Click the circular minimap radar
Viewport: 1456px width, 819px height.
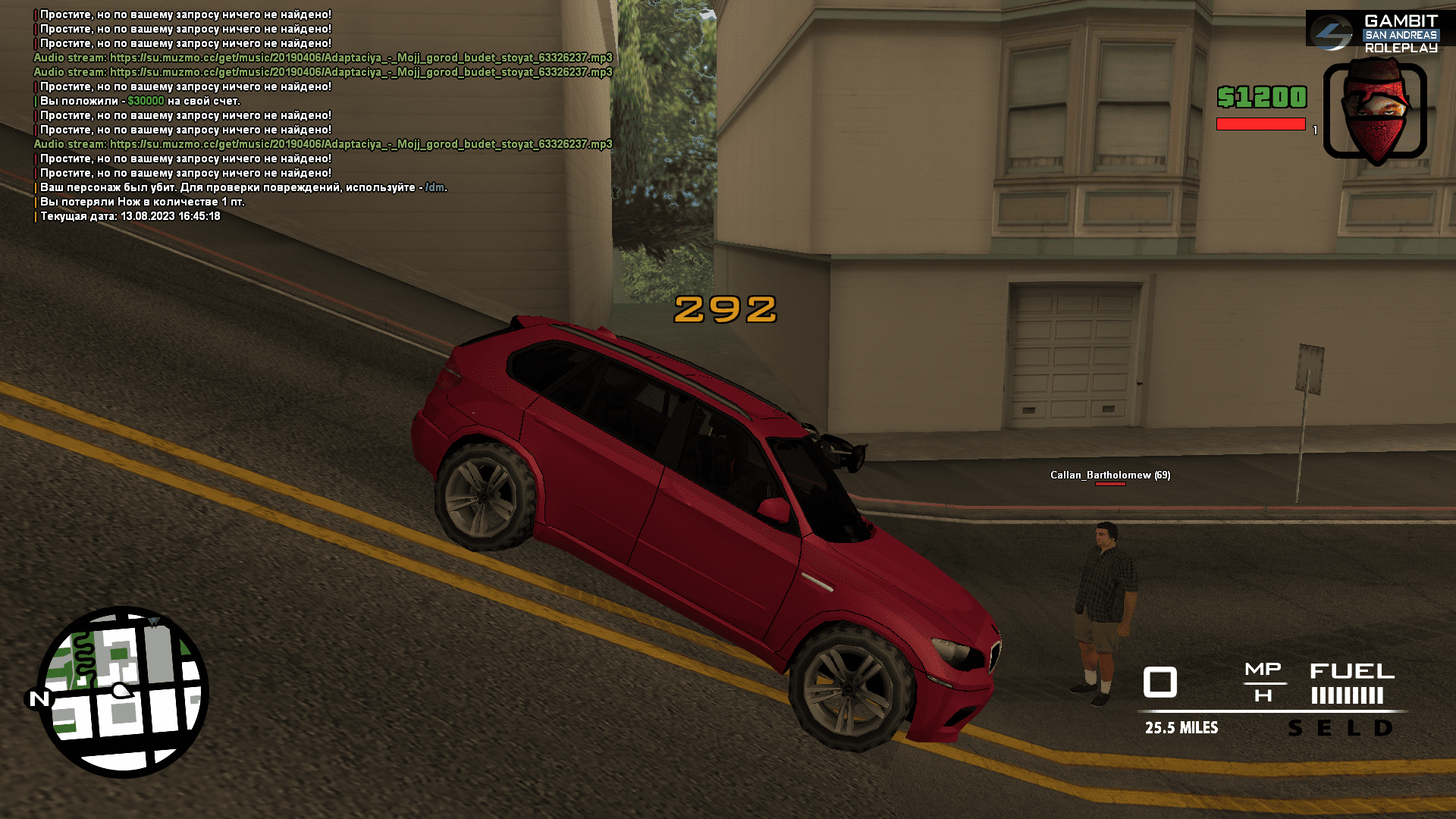123,692
